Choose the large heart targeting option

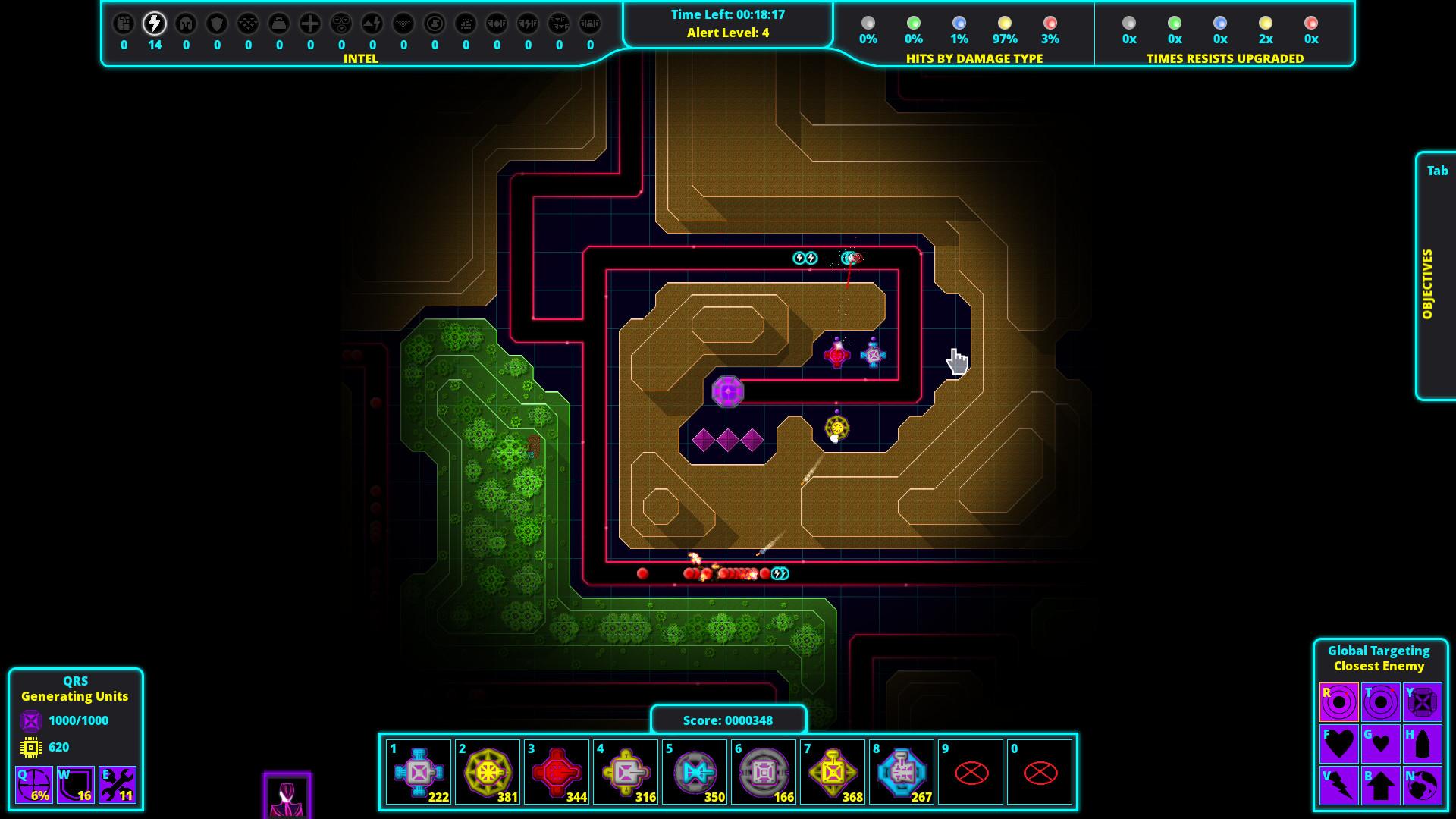[1338, 744]
